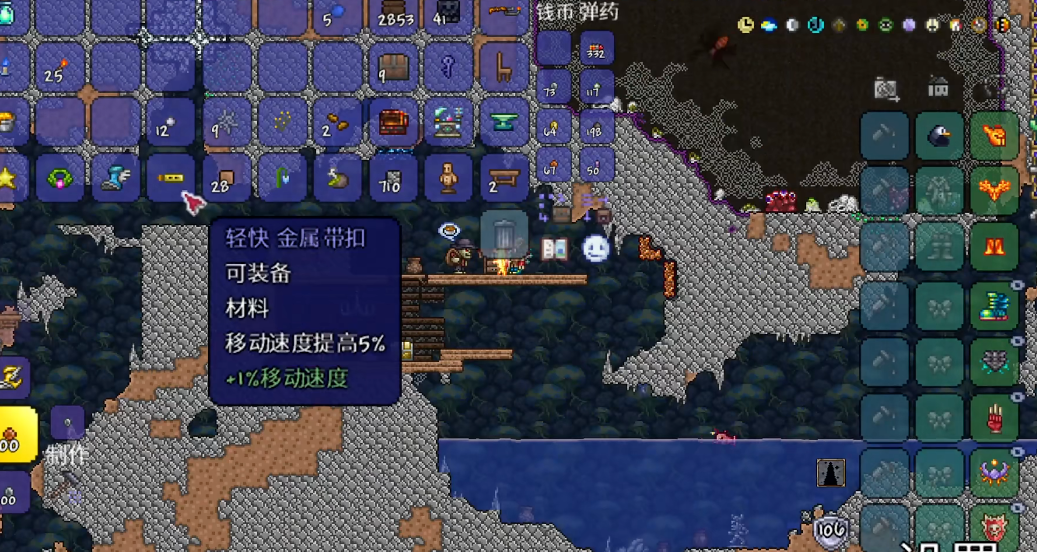Click the fallen star inventory slot
This screenshot has width=1037, height=552.
8,179
